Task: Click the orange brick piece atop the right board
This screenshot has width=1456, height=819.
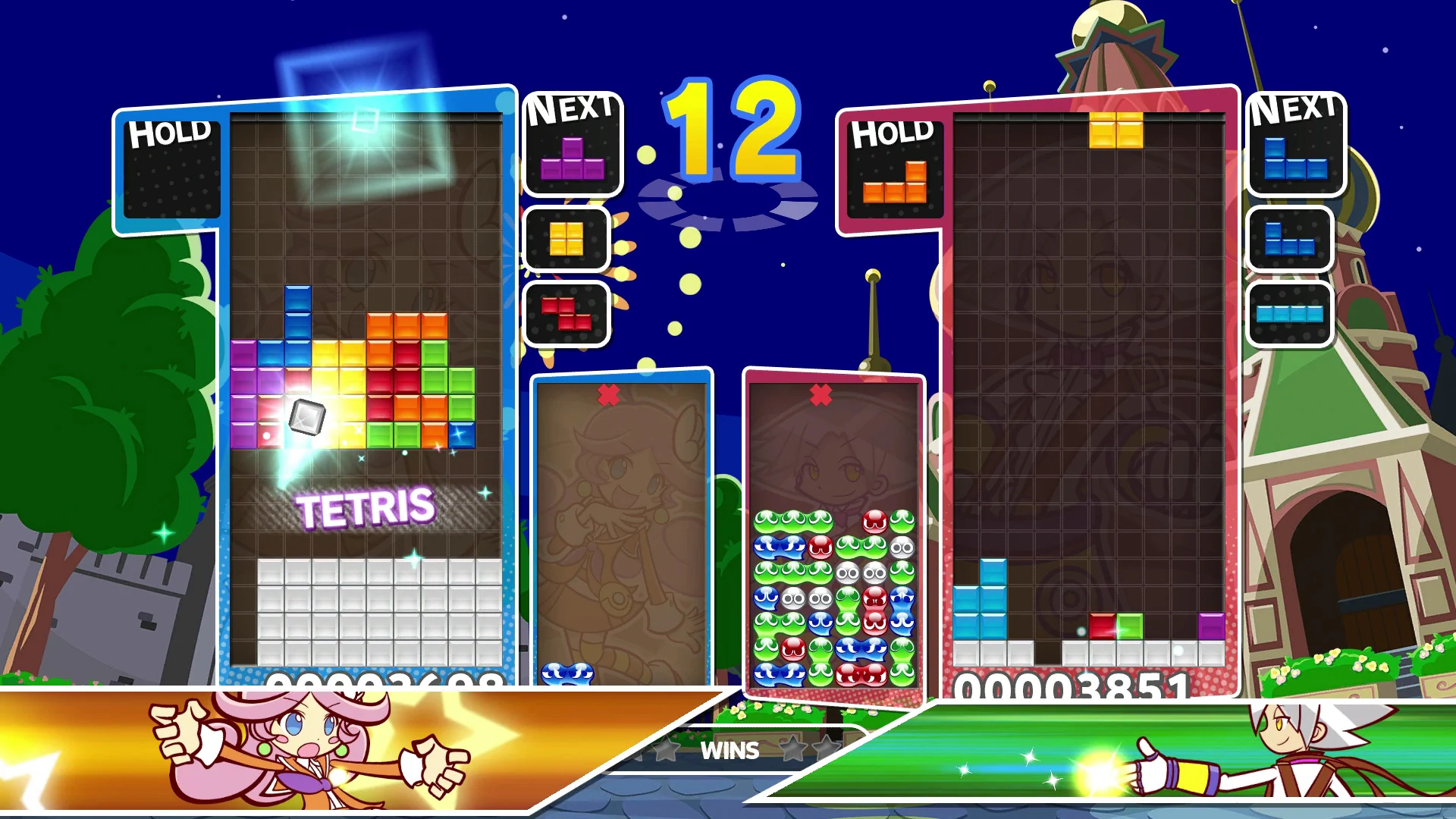Action: 1115,129
